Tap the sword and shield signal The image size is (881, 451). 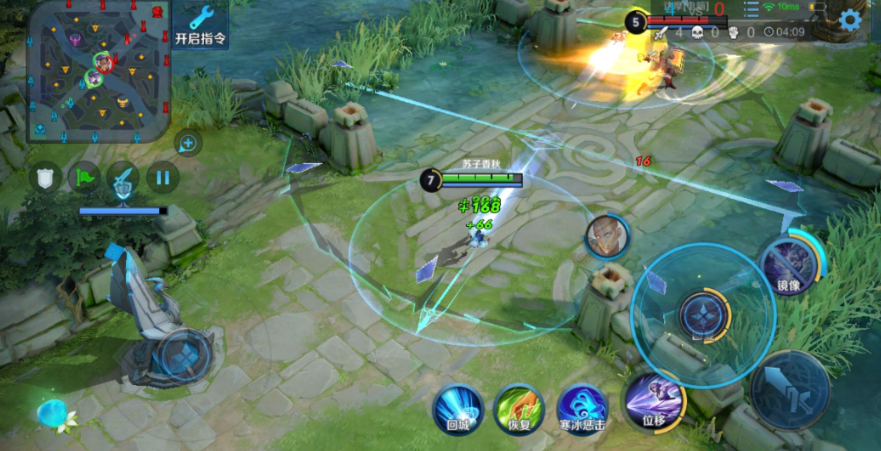pos(122,179)
